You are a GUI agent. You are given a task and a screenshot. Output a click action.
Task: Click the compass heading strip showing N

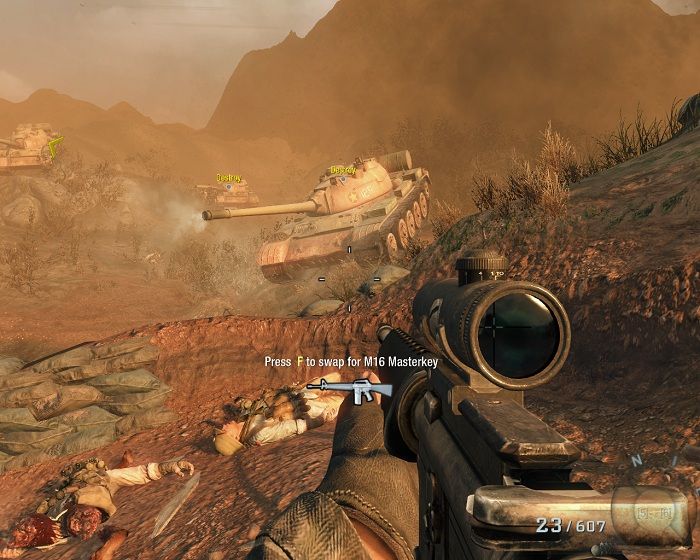pos(636,462)
